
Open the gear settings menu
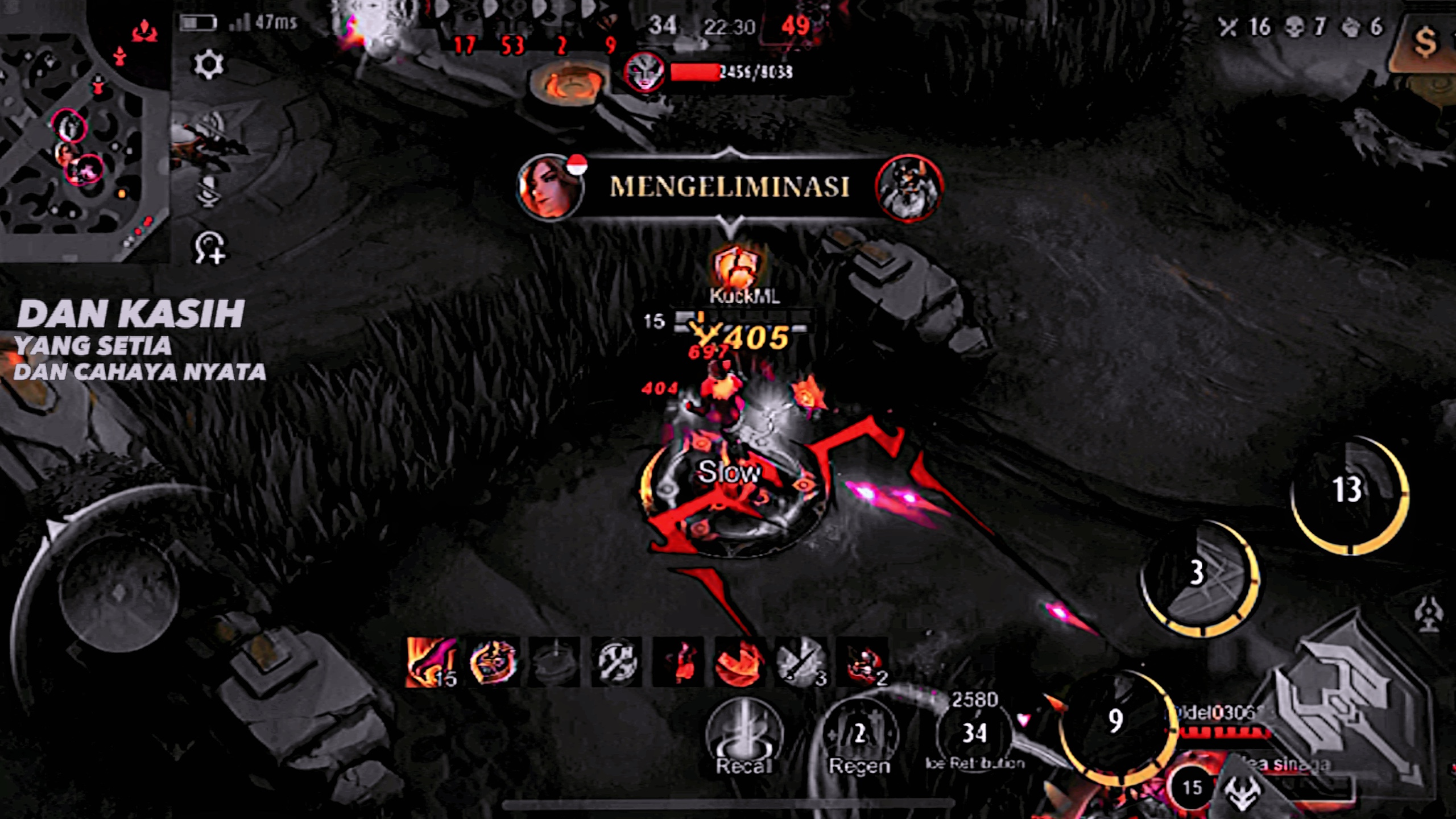pyautogui.click(x=209, y=64)
